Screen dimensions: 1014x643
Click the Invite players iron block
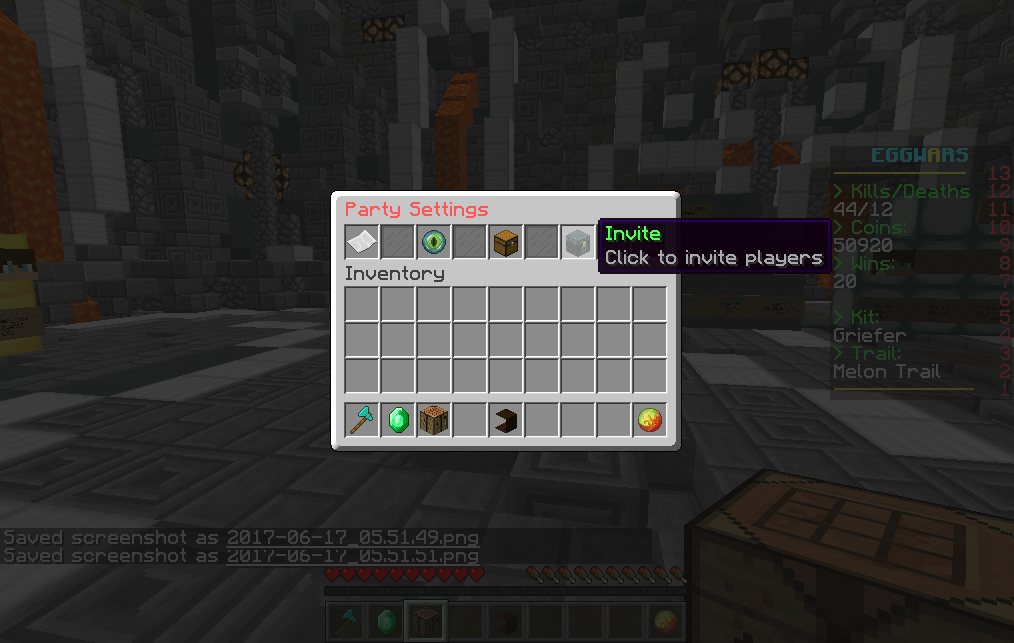point(578,243)
